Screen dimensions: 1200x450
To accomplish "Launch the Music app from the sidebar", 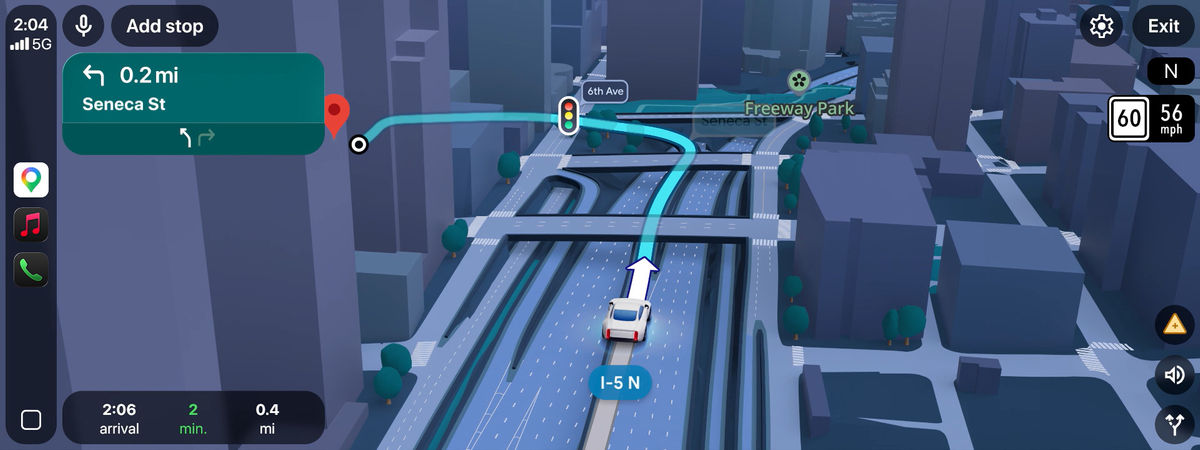I will (31, 225).
